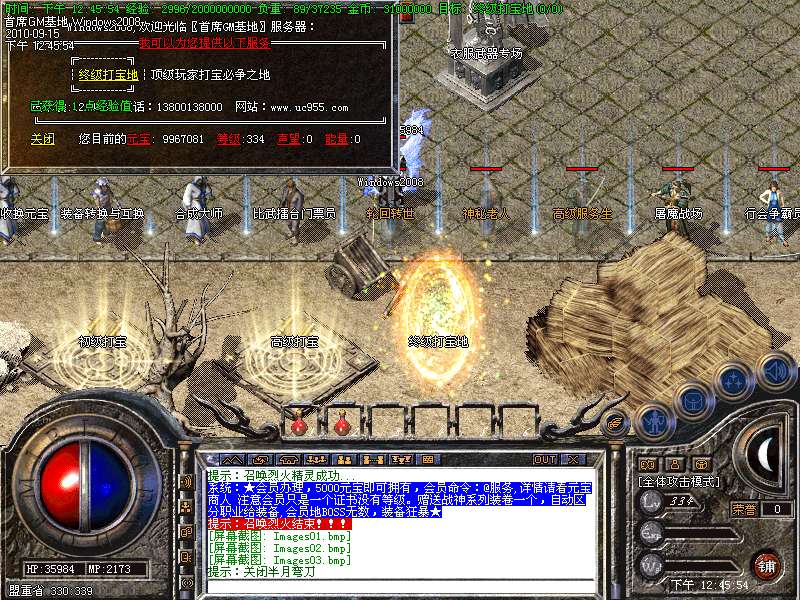Image resolution: width=800 pixels, height=600 pixels.
Task: Toggle sound with the speaker round button
Action: pos(775,371)
